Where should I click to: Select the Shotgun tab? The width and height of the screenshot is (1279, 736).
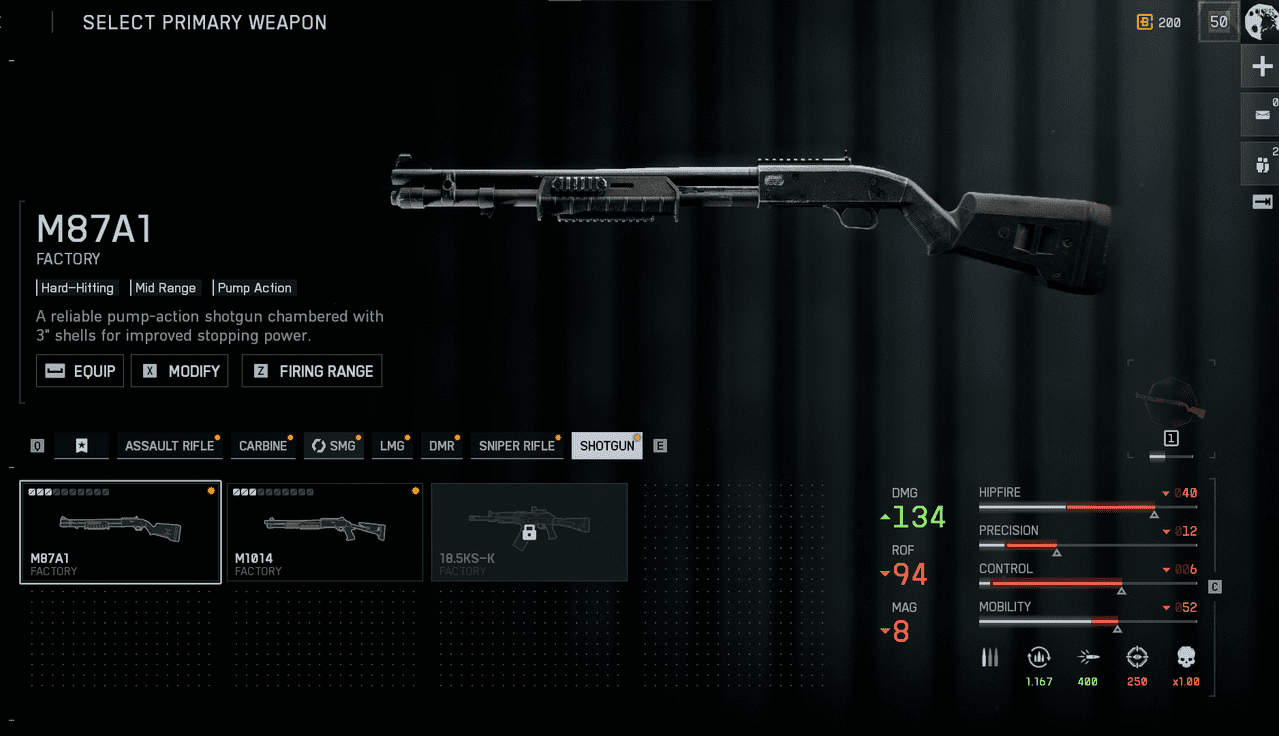pyautogui.click(x=607, y=446)
